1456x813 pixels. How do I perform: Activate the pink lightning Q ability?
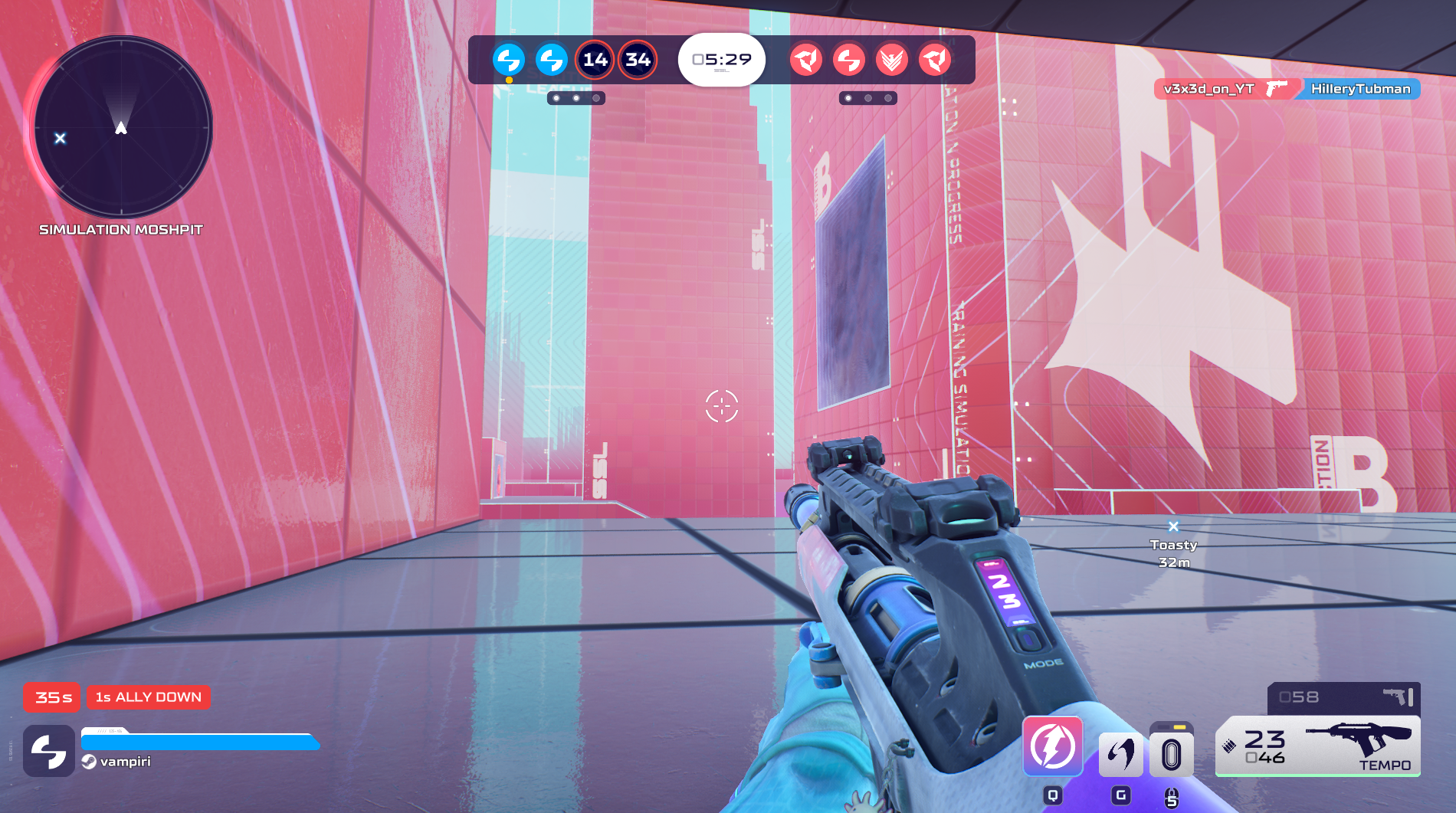point(1053,746)
